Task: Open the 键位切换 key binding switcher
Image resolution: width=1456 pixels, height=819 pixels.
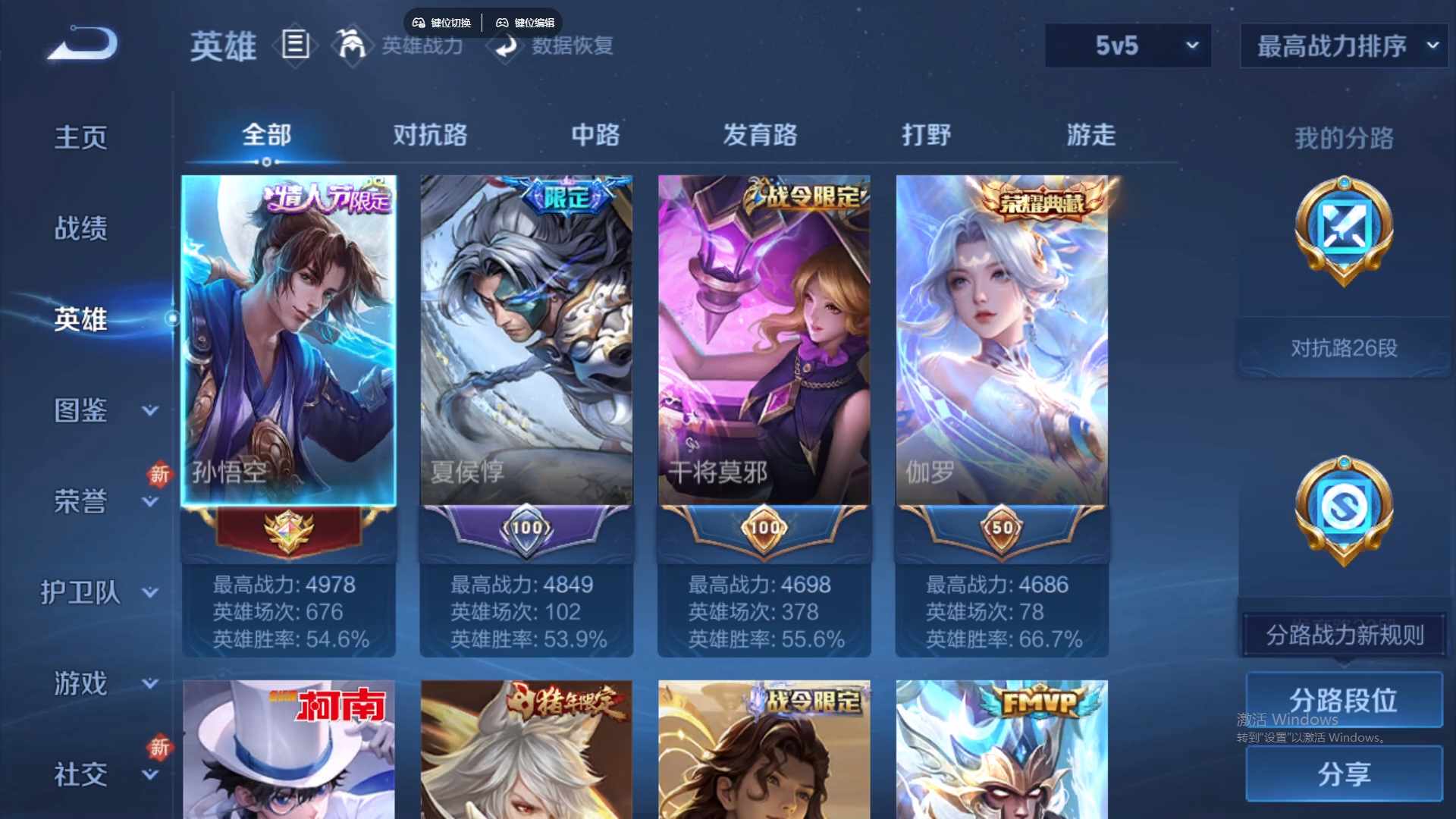Action: (443, 22)
